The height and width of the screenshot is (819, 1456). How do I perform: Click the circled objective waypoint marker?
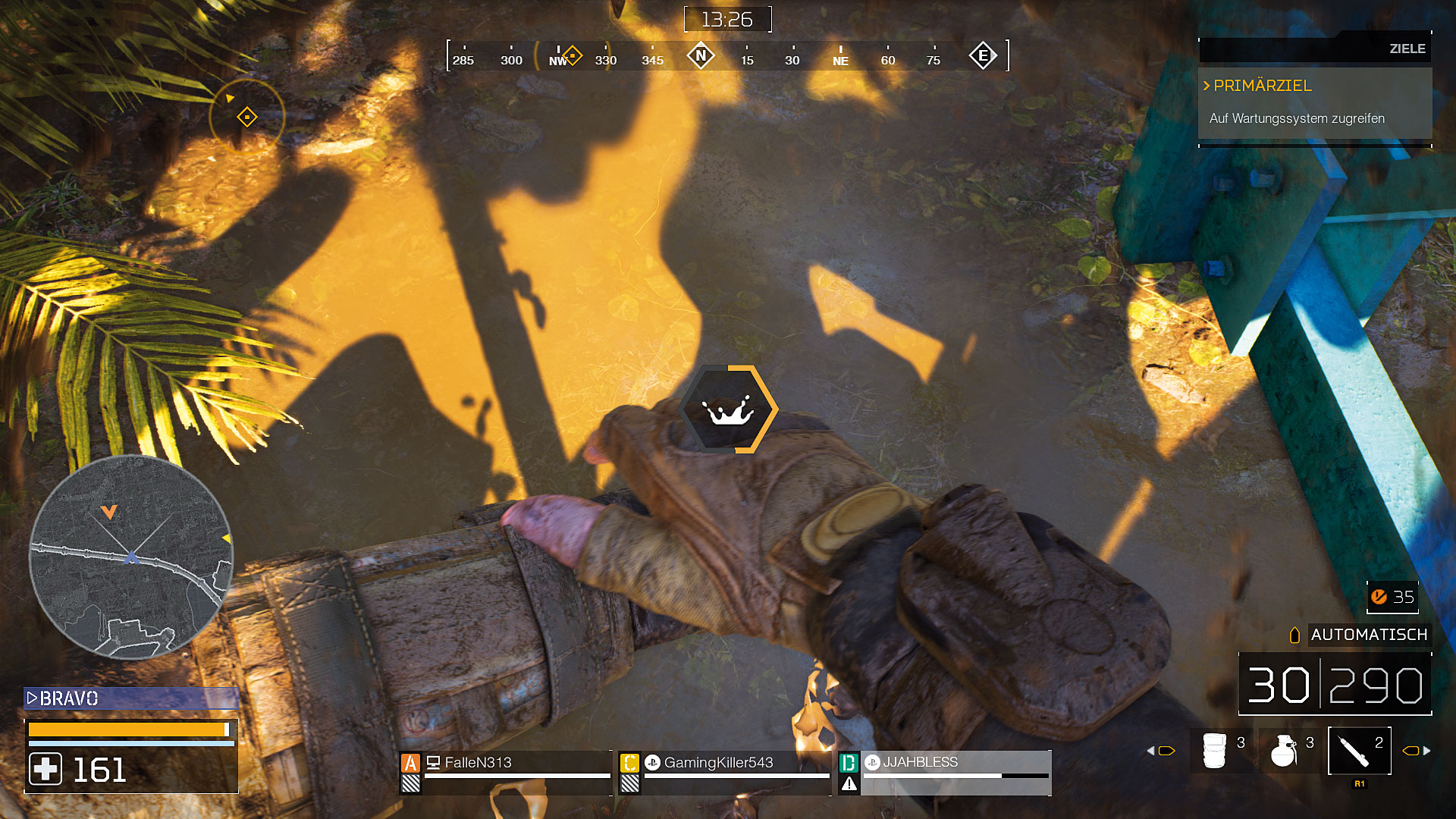click(246, 117)
